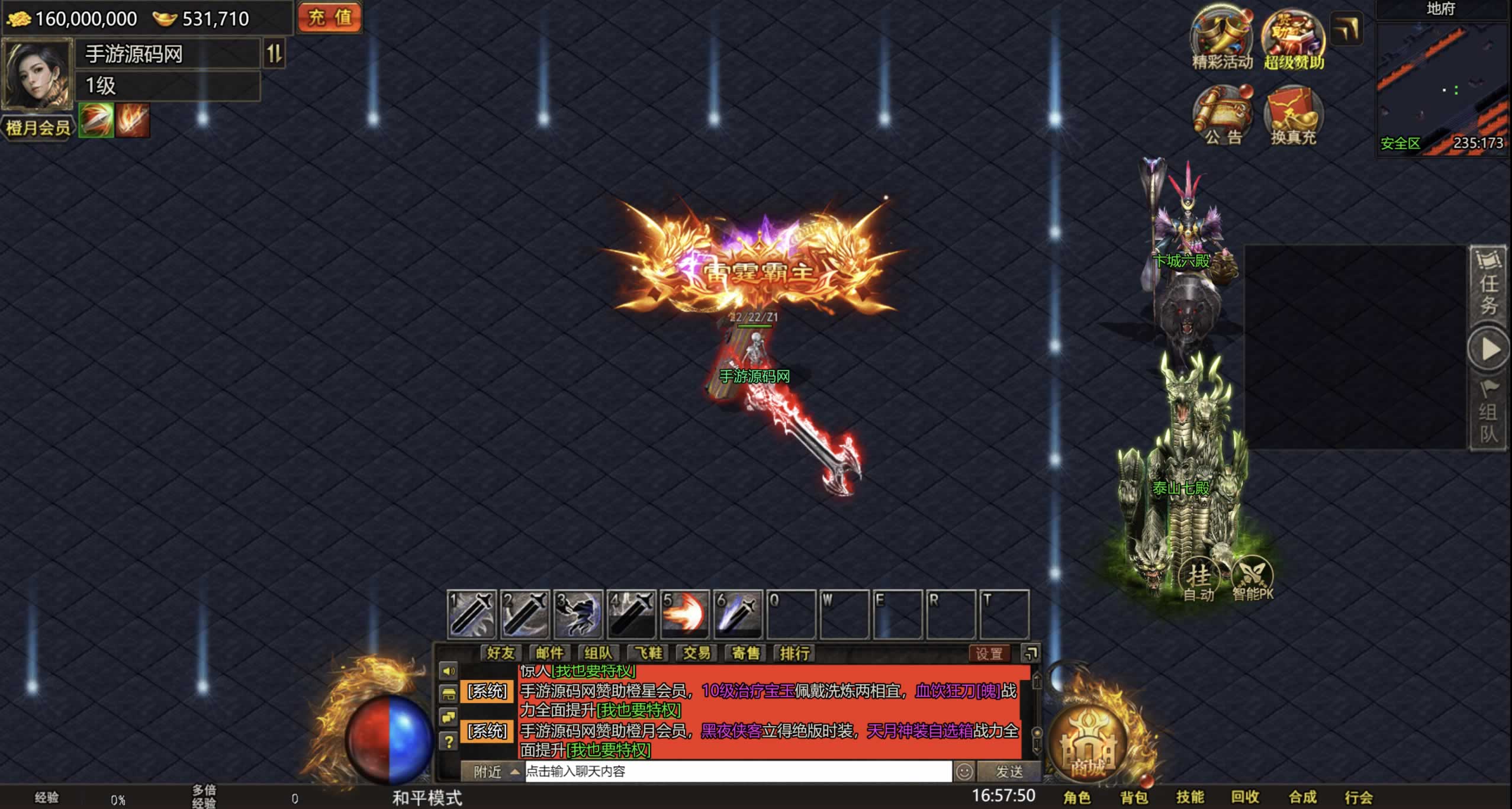Activate the fireball skill in slot 5

684,615
